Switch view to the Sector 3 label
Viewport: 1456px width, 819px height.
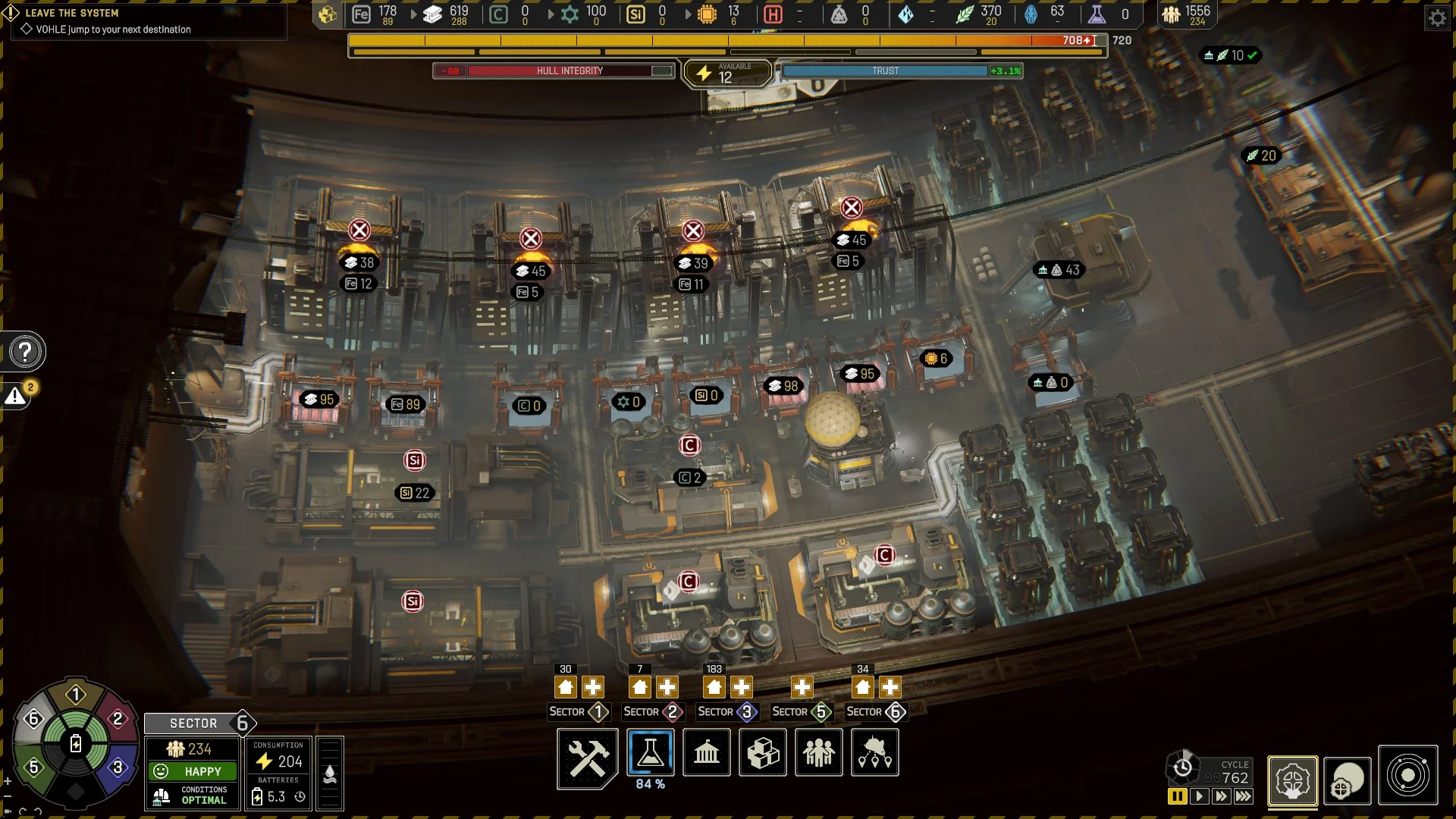tap(726, 712)
